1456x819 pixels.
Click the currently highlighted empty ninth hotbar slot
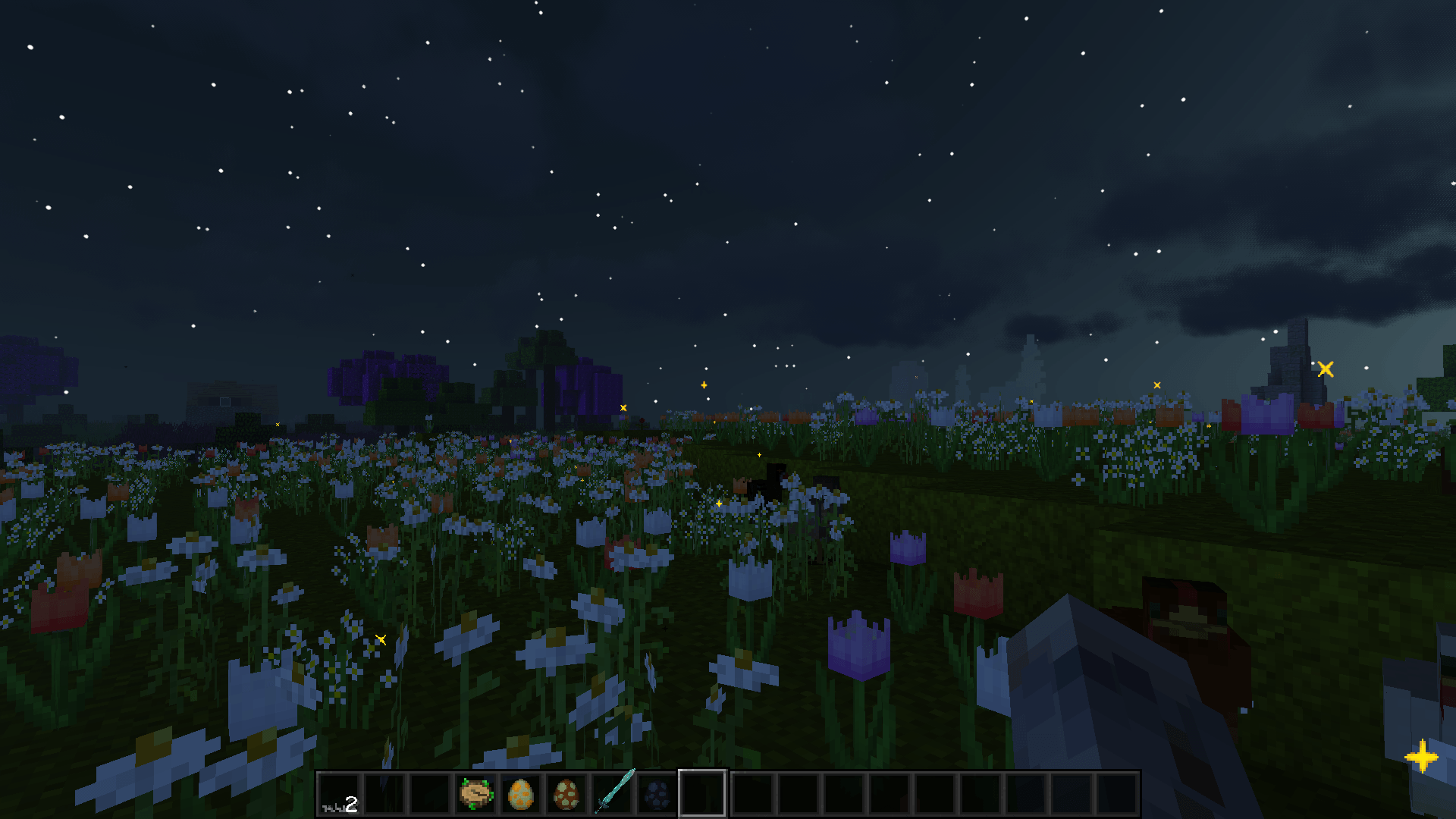point(703,793)
